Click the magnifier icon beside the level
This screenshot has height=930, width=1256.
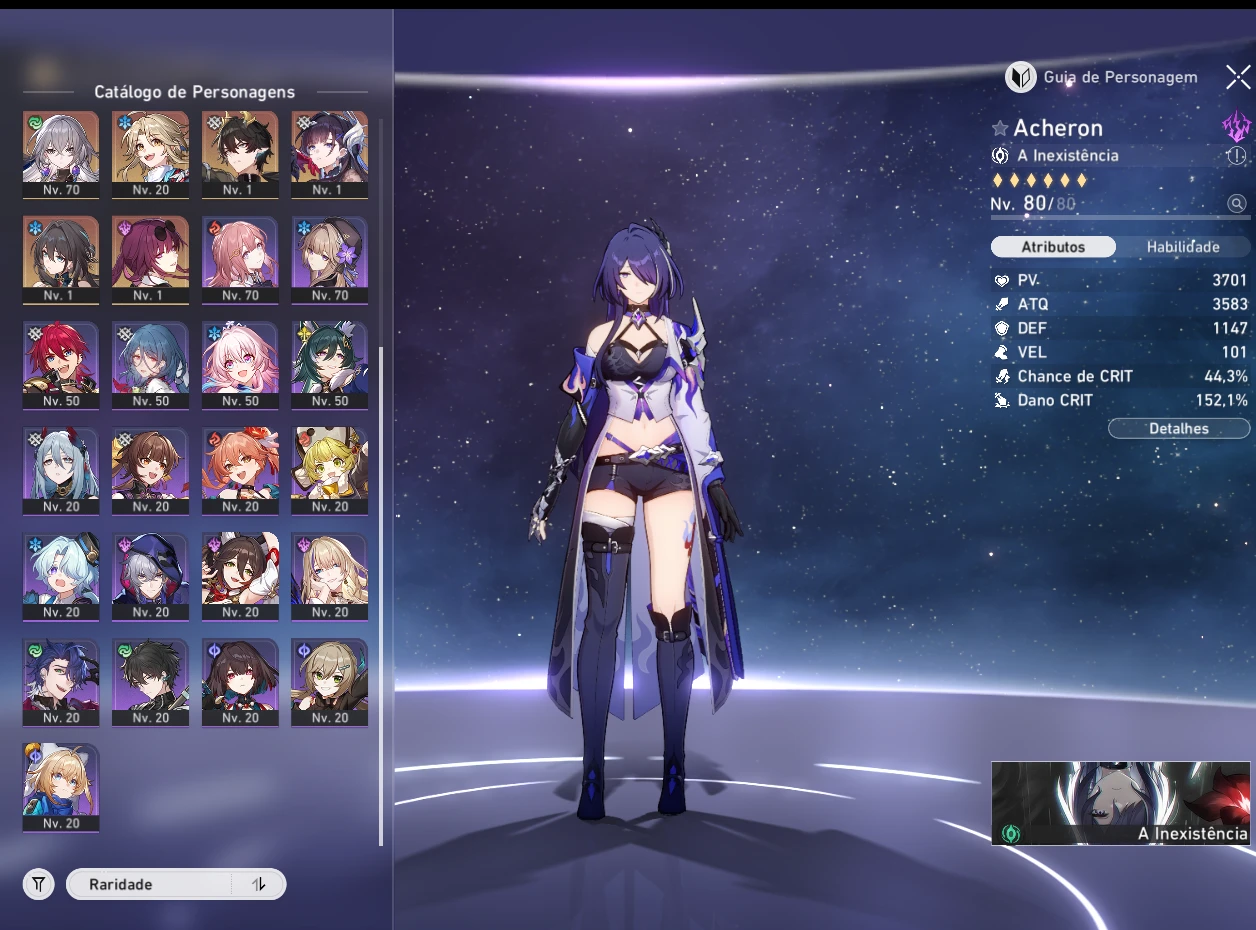[x=1237, y=204]
